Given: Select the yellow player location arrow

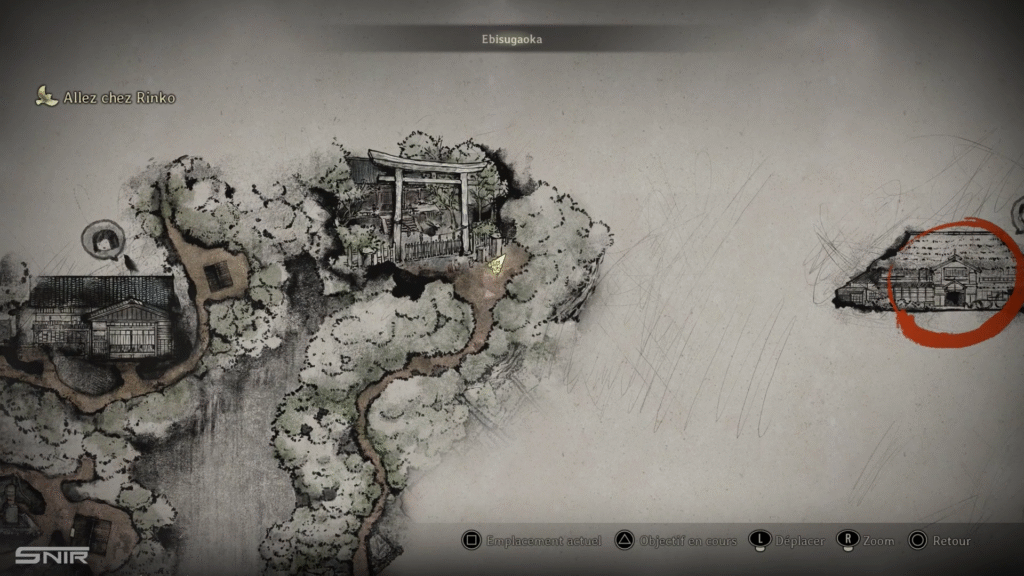Looking at the screenshot, I should click(x=497, y=263).
